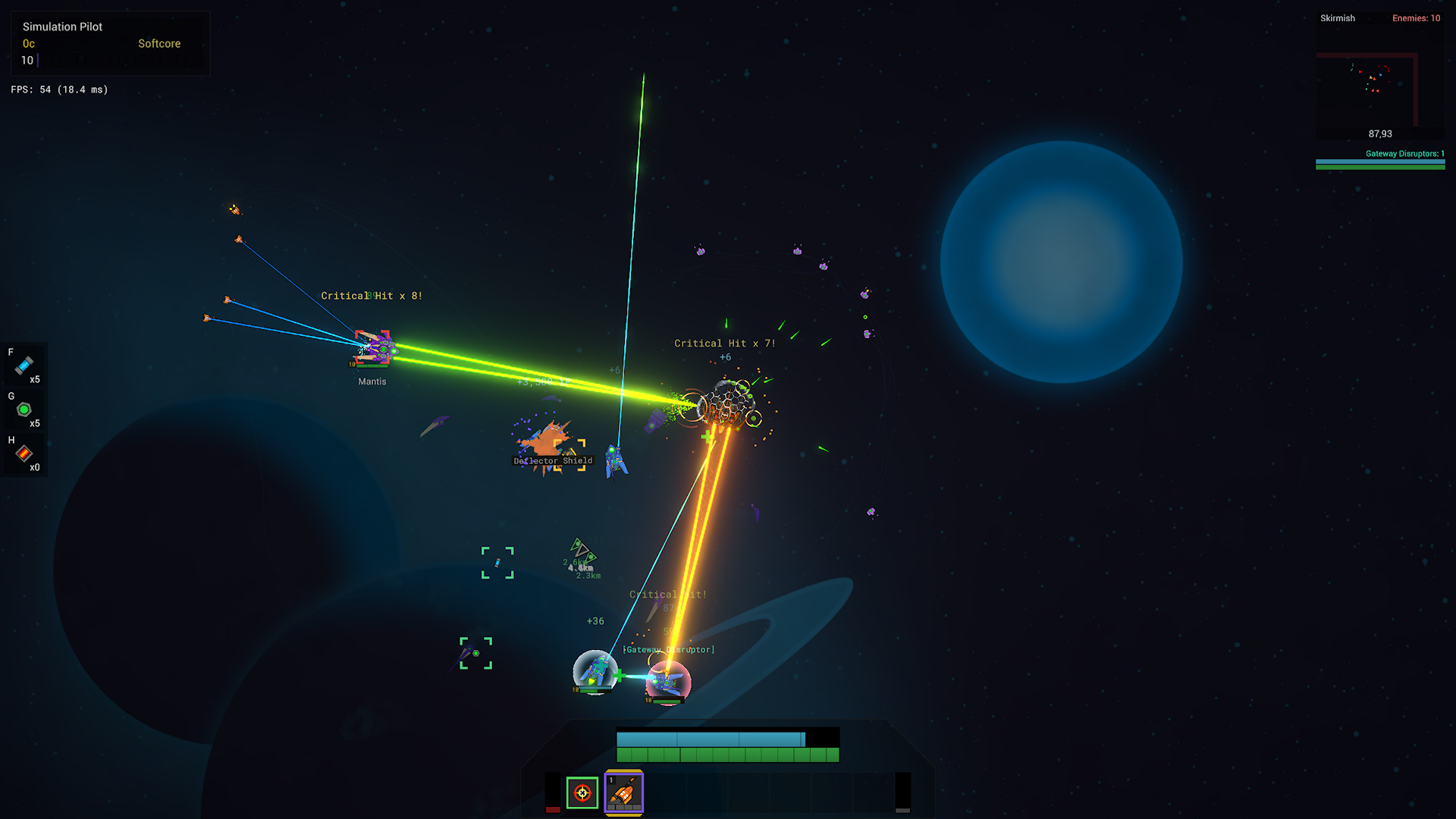Click the Skirmish mode header
The height and width of the screenshot is (819, 1456).
point(1337,17)
